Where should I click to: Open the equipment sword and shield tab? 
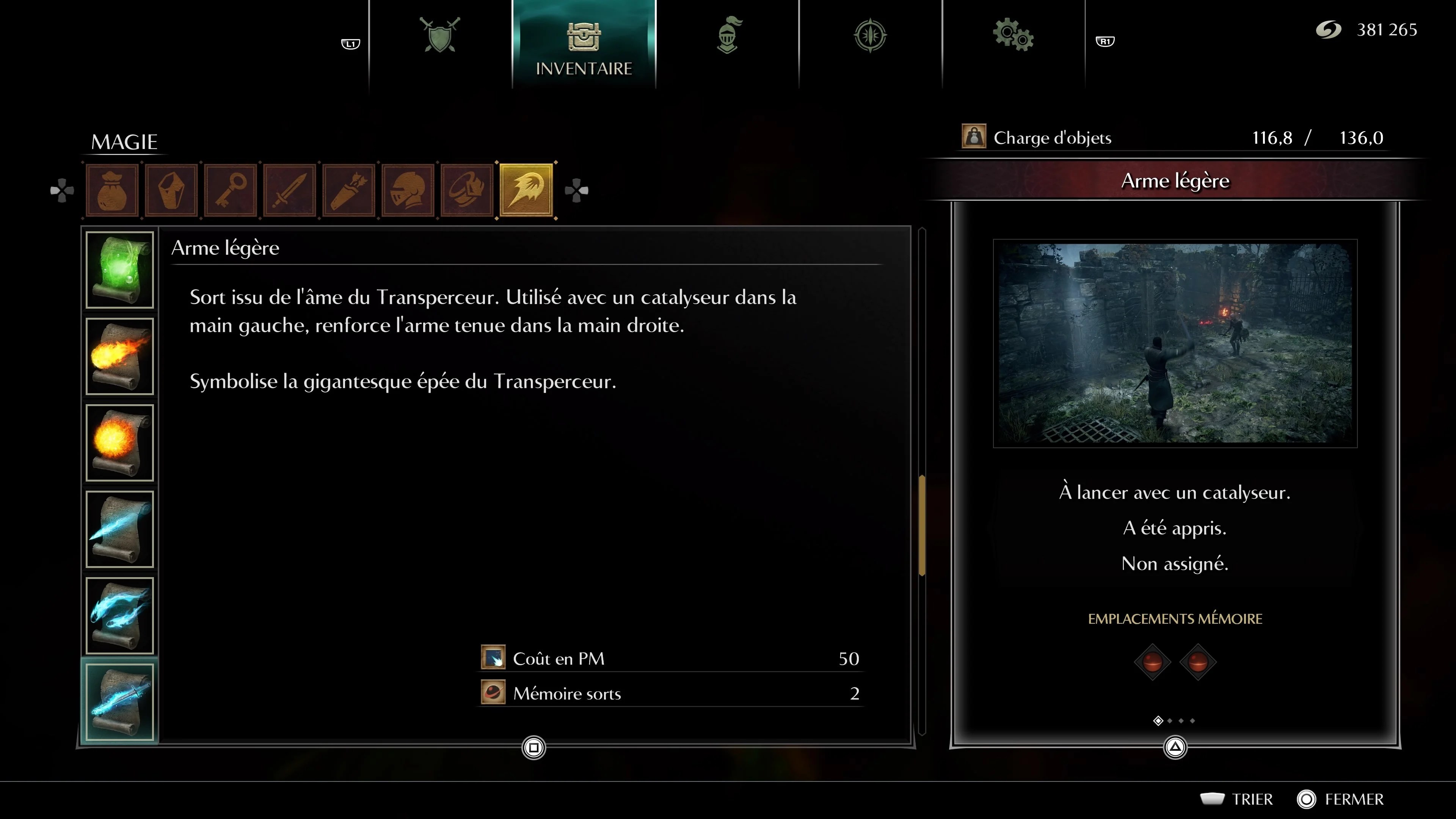440,35
